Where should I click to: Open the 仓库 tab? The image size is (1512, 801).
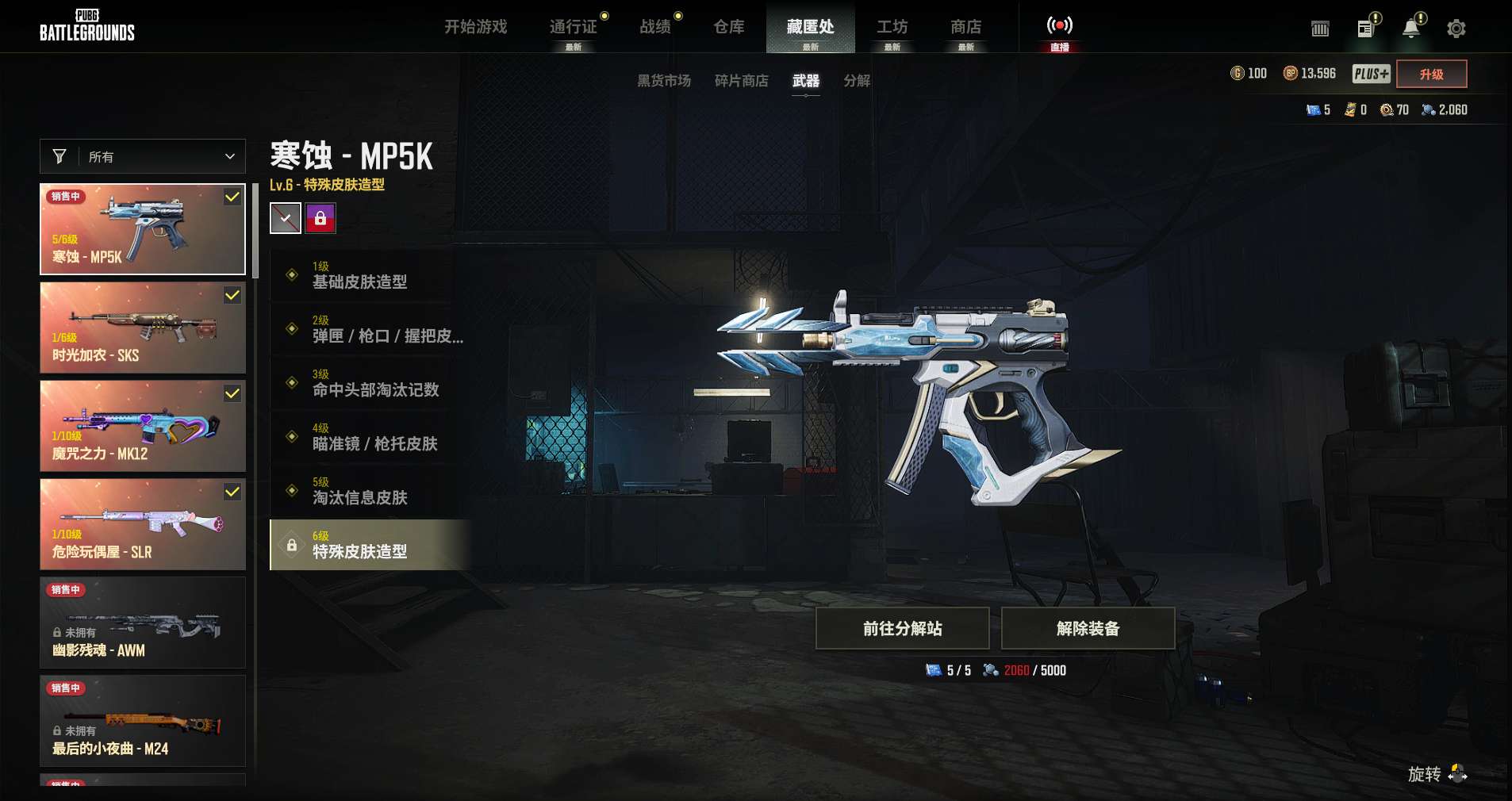(728, 27)
